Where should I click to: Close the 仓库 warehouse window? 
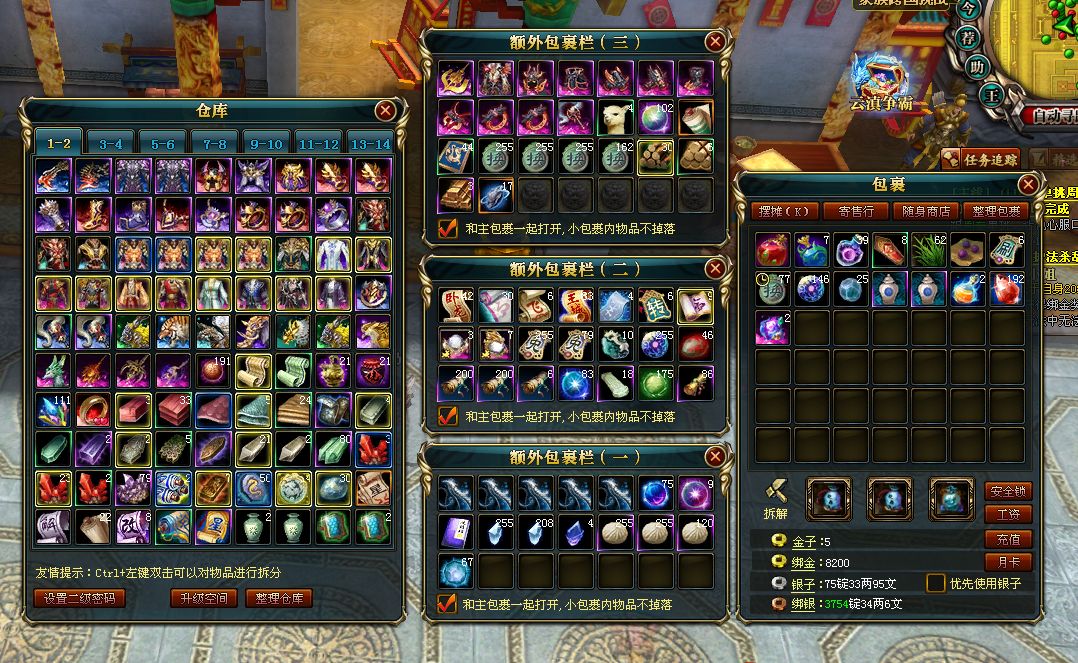385,111
